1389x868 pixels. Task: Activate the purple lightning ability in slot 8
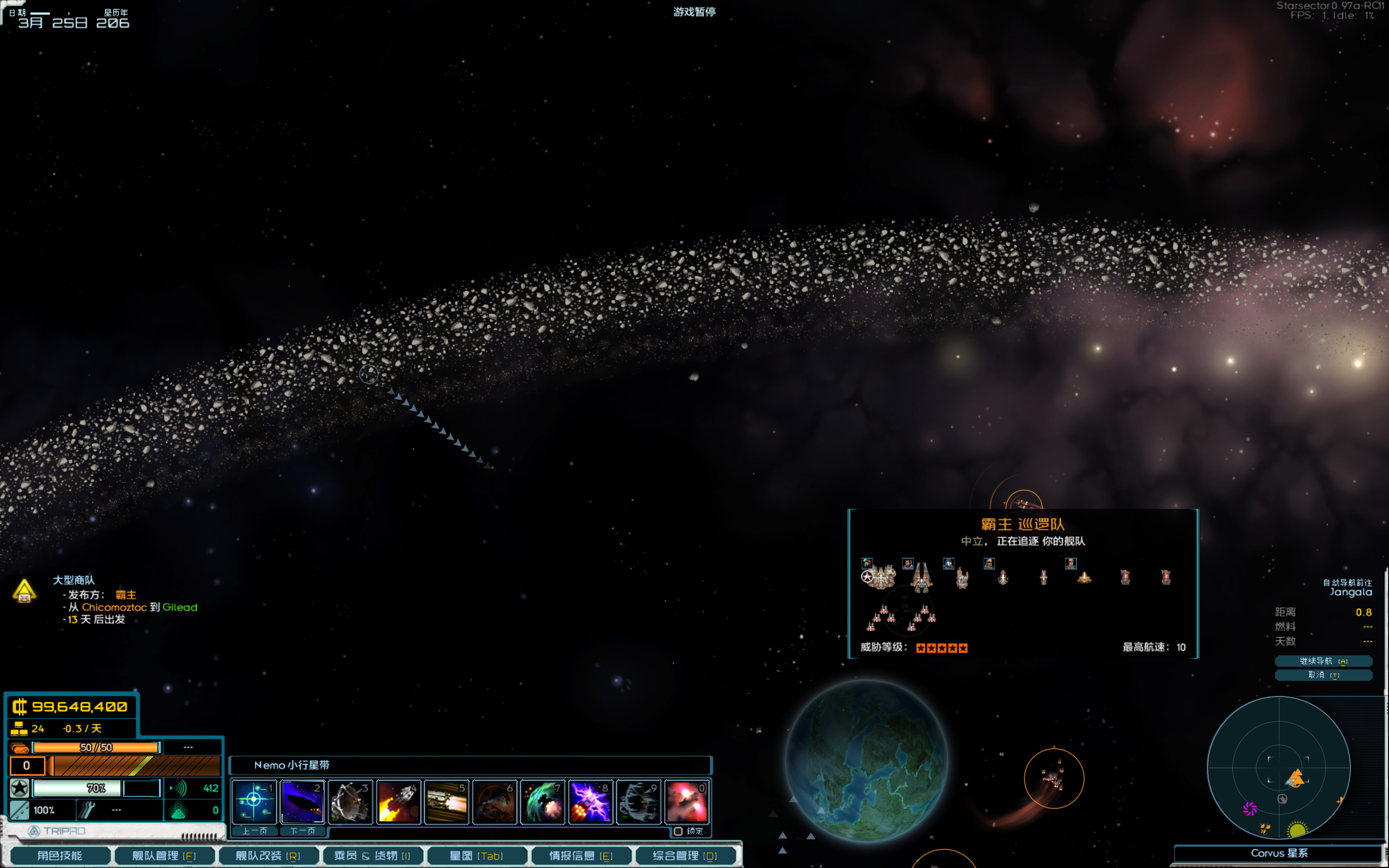click(x=591, y=801)
